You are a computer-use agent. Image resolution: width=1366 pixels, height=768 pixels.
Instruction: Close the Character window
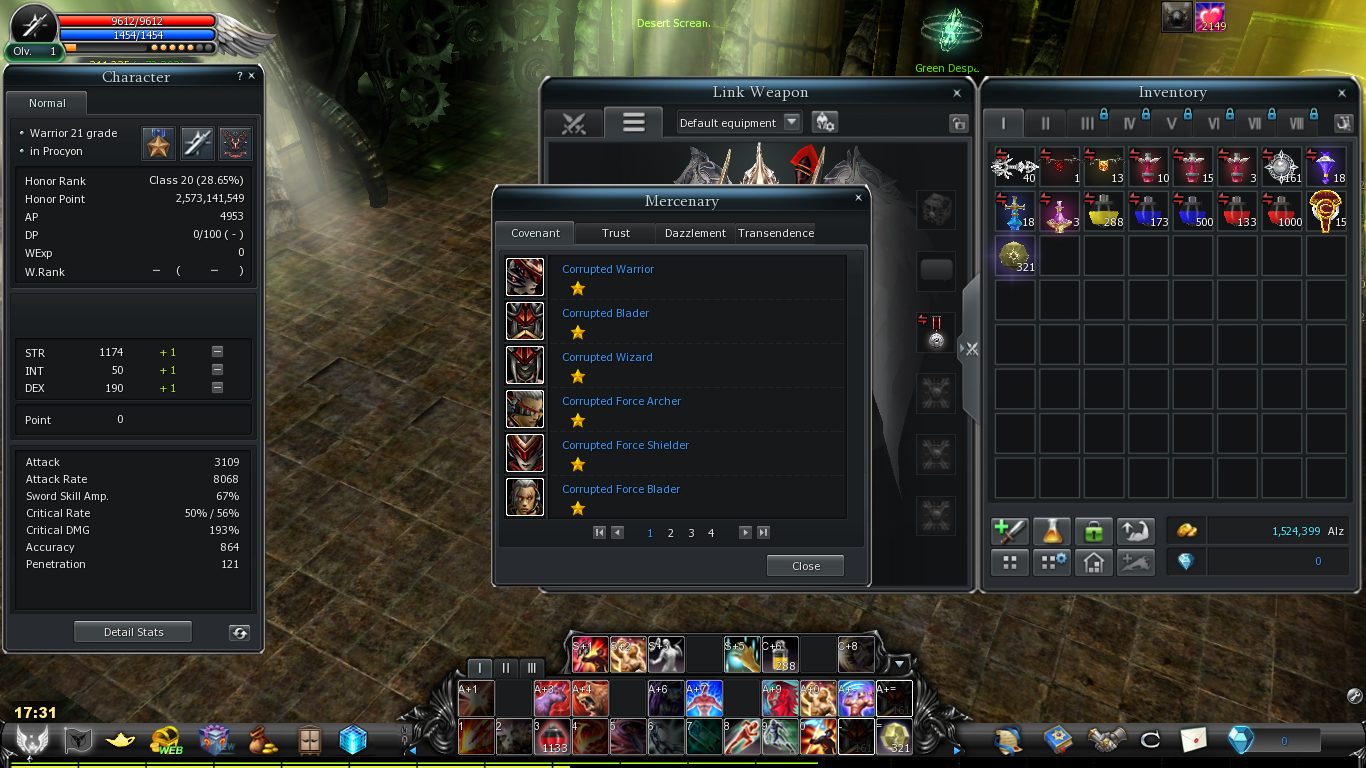pos(251,76)
